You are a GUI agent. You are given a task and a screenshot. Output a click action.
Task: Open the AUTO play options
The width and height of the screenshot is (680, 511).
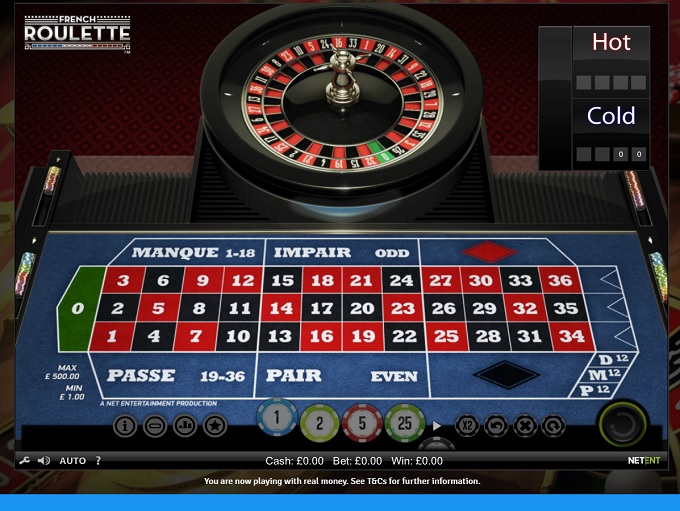(73, 461)
